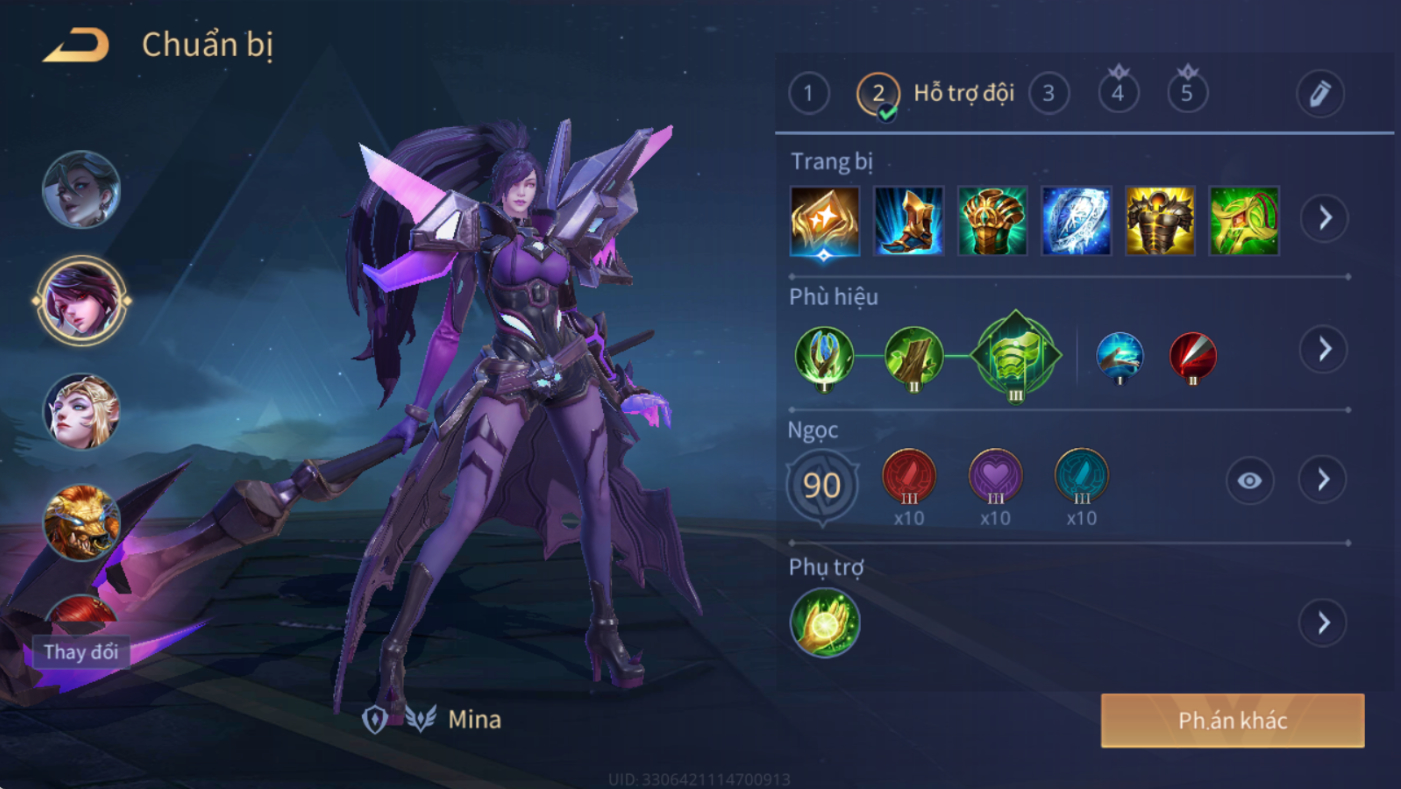Choose the blonde elf hero portrait
The width and height of the screenshot is (1401, 789).
pyautogui.click(x=81, y=411)
